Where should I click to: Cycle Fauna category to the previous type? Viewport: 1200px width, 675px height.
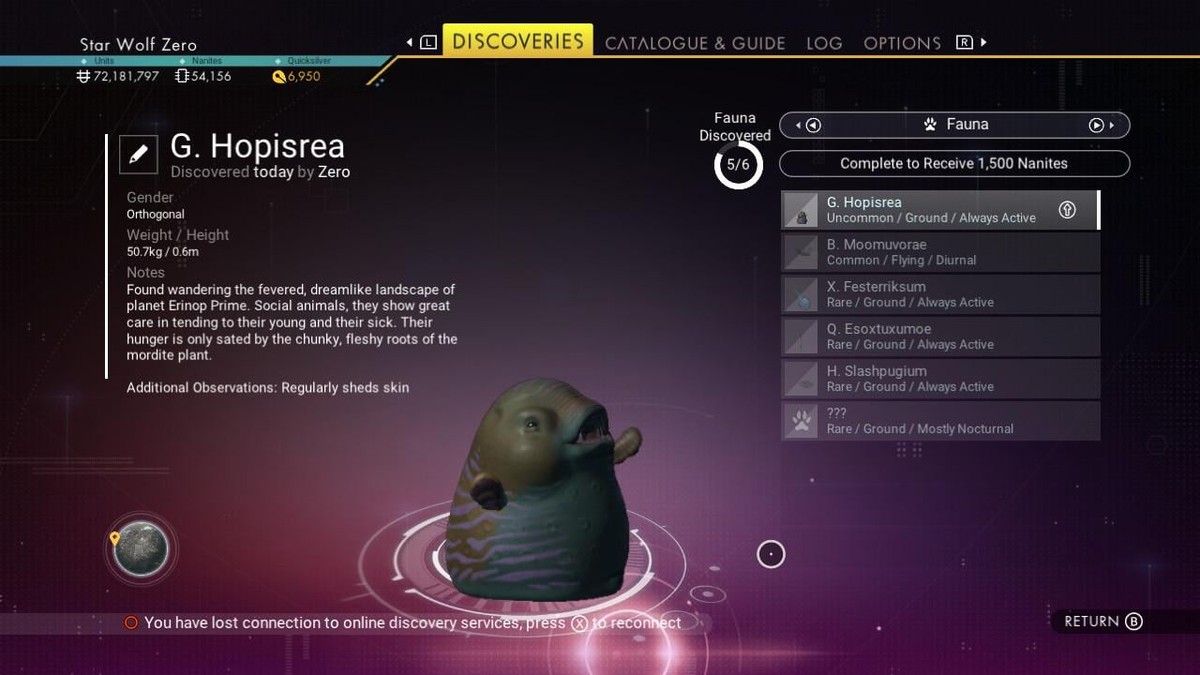click(813, 125)
